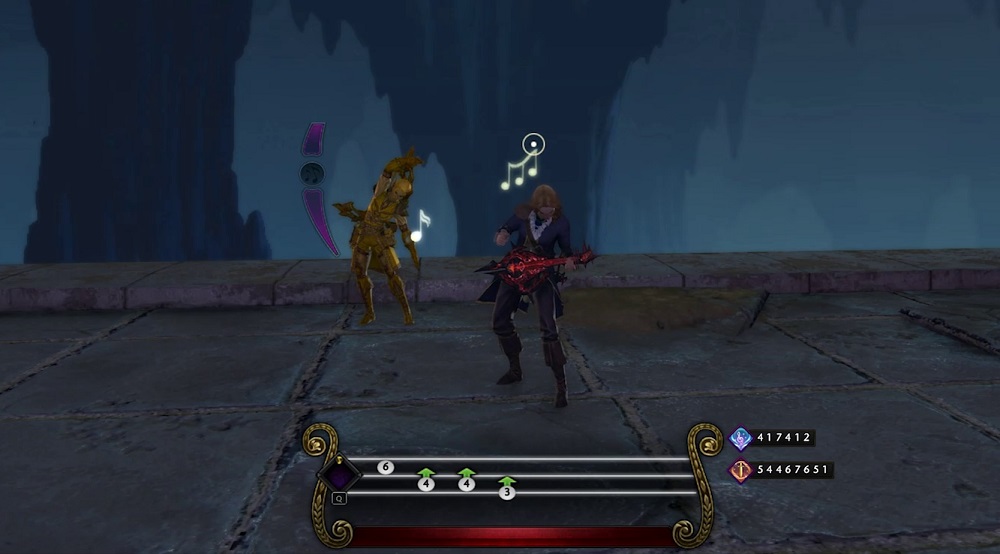
Task: Choose the orange sword song icon
Action: click(x=741, y=470)
